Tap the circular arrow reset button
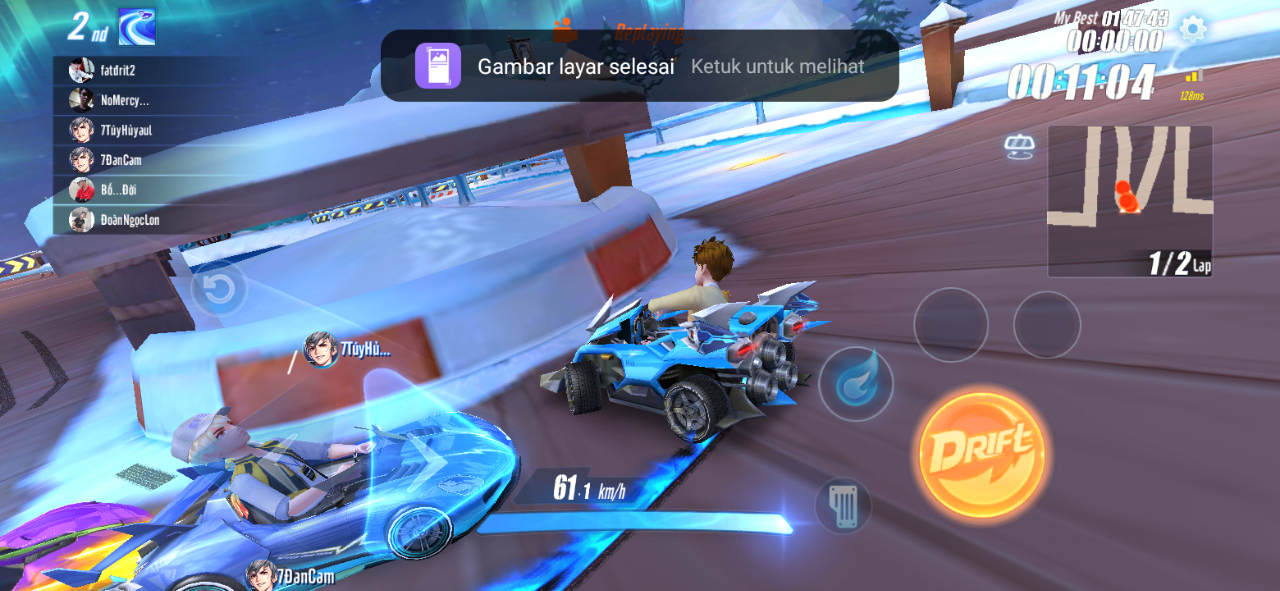Image resolution: width=1280 pixels, height=591 pixels. click(219, 291)
